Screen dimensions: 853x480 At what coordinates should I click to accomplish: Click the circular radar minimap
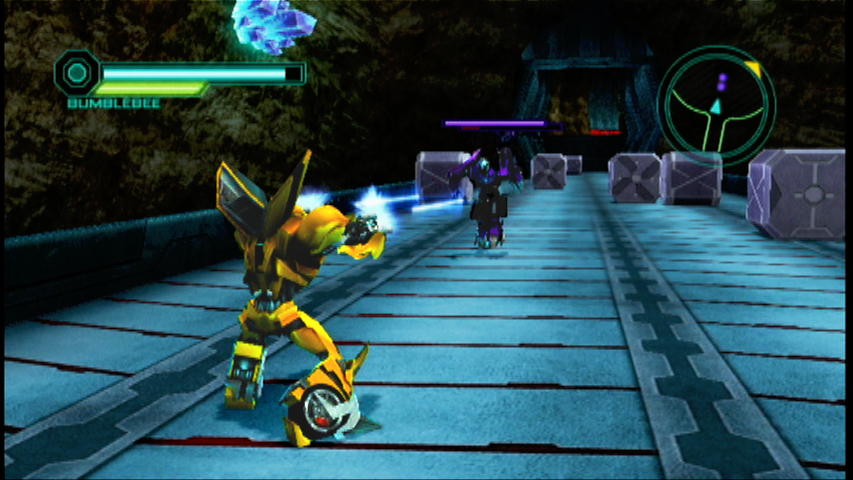click(716, 105)
